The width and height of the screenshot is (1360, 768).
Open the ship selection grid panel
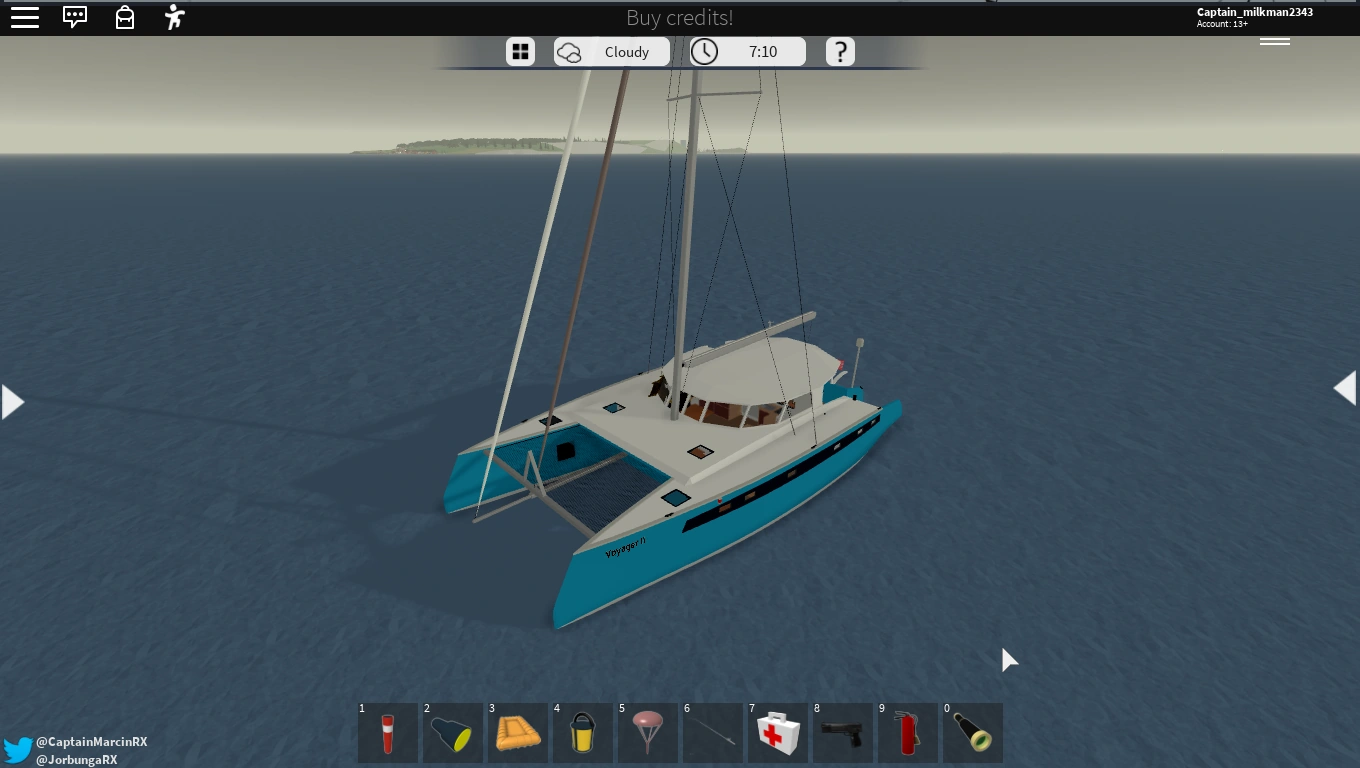[521, 51]
